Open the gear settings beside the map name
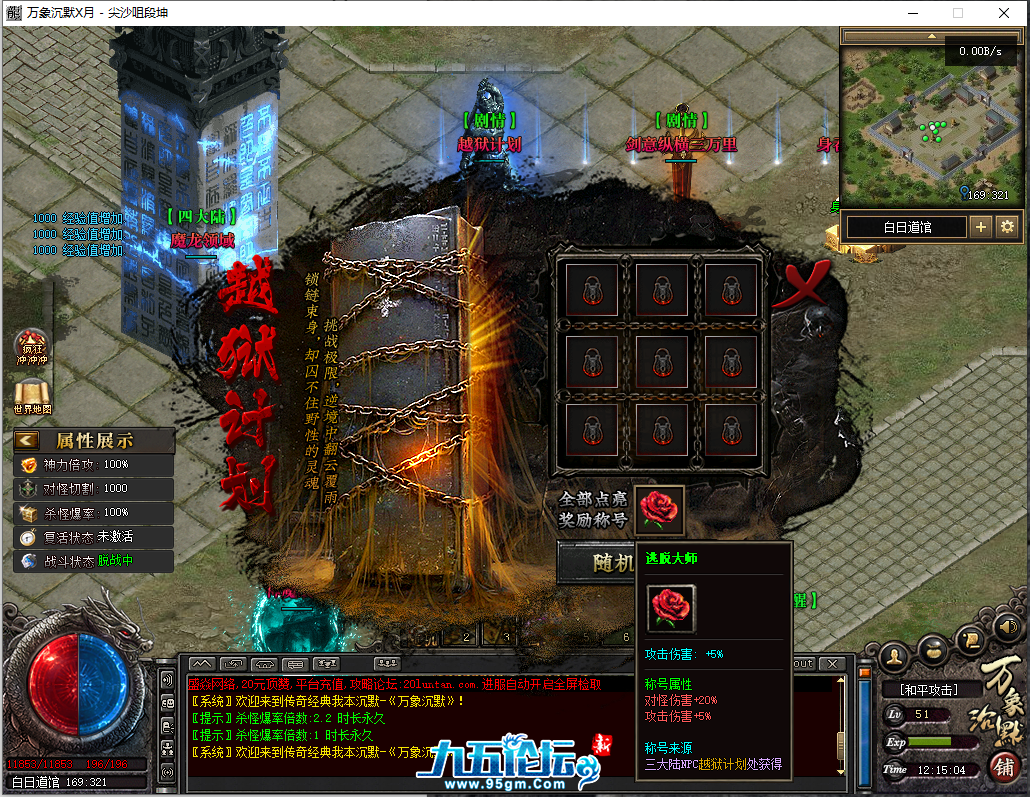 point(1006,226)
